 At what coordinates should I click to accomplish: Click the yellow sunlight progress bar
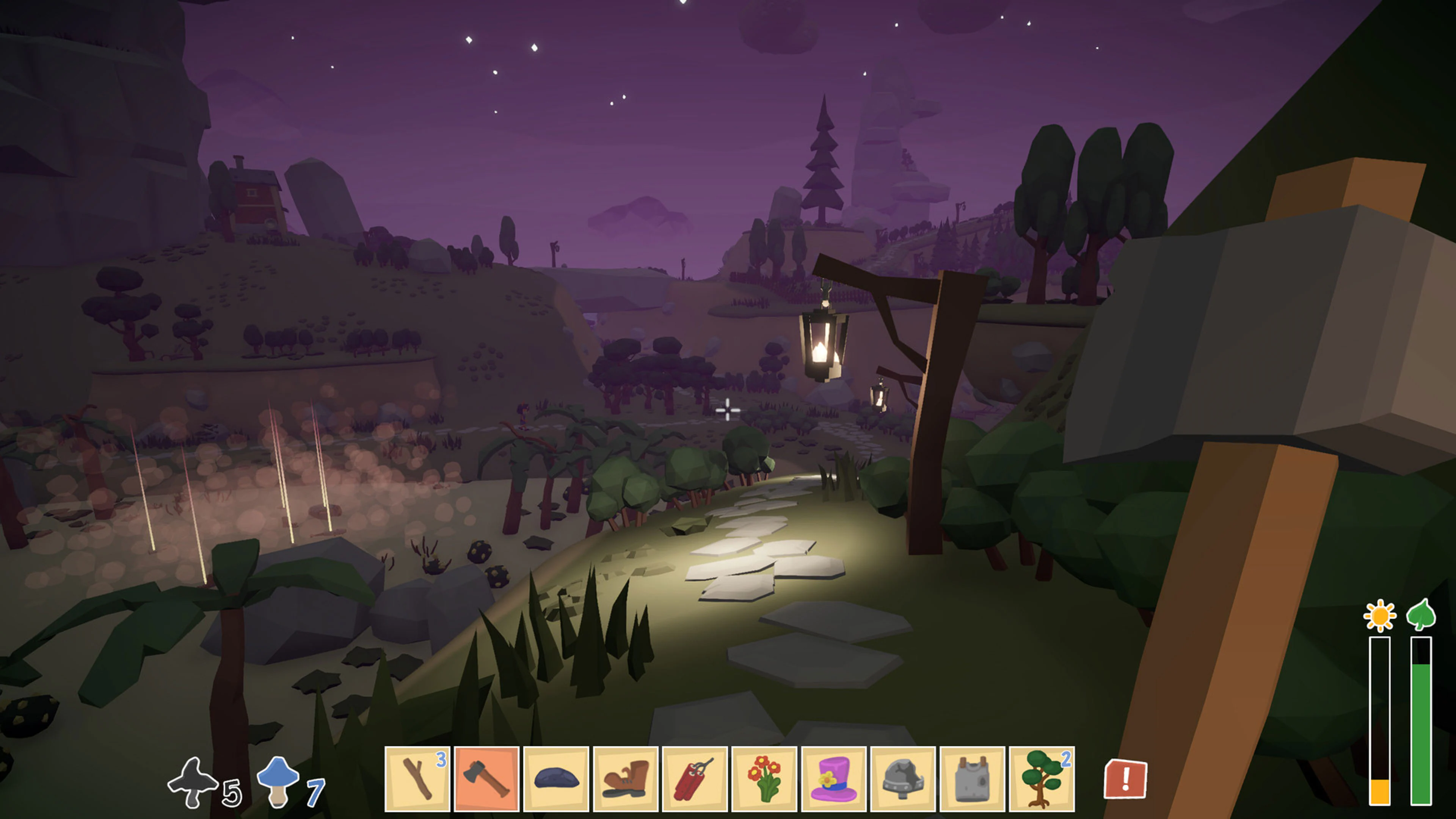coord(1380,718)
